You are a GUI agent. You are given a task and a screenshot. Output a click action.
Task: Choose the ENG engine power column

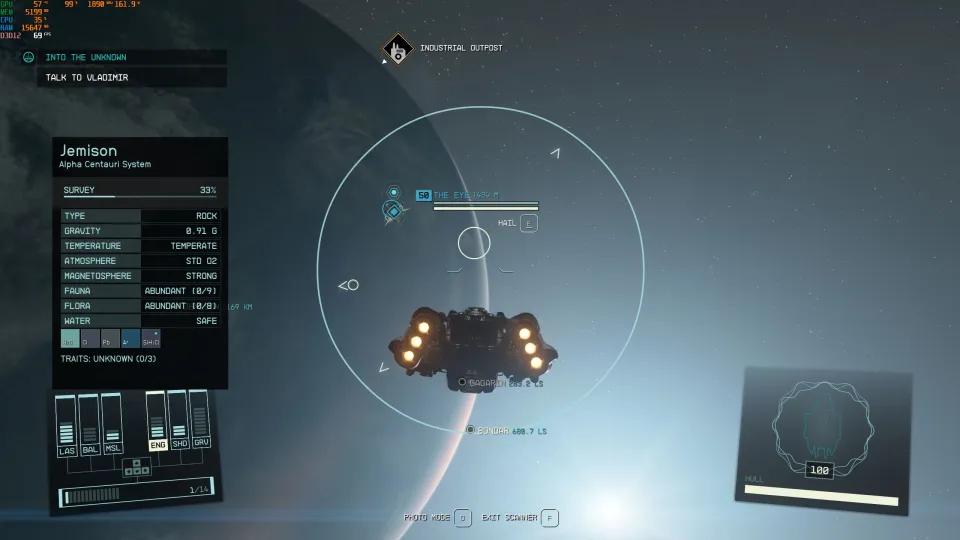pos(157,421)
